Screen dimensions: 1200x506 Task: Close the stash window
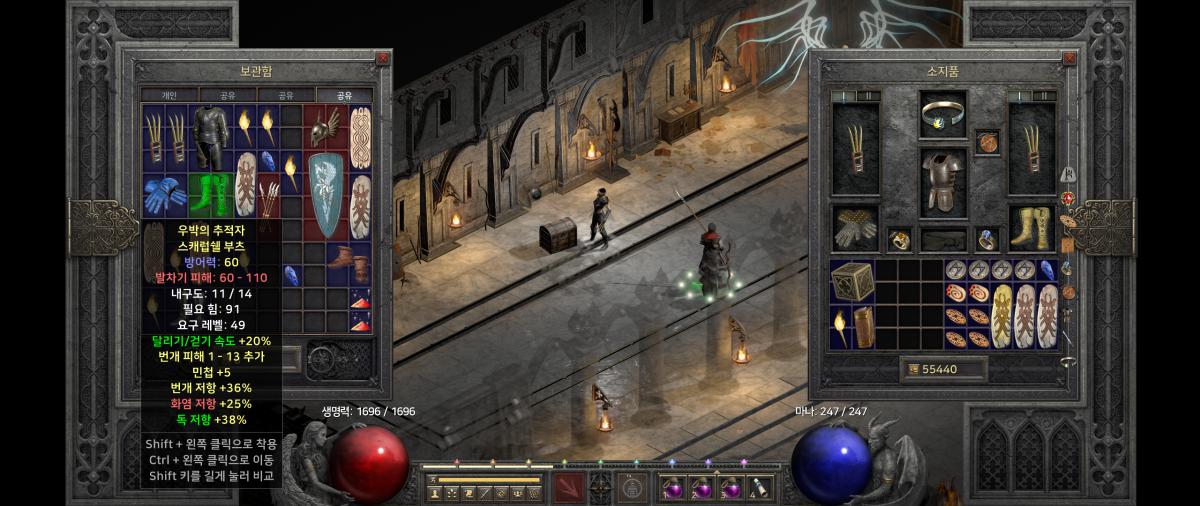382,59
